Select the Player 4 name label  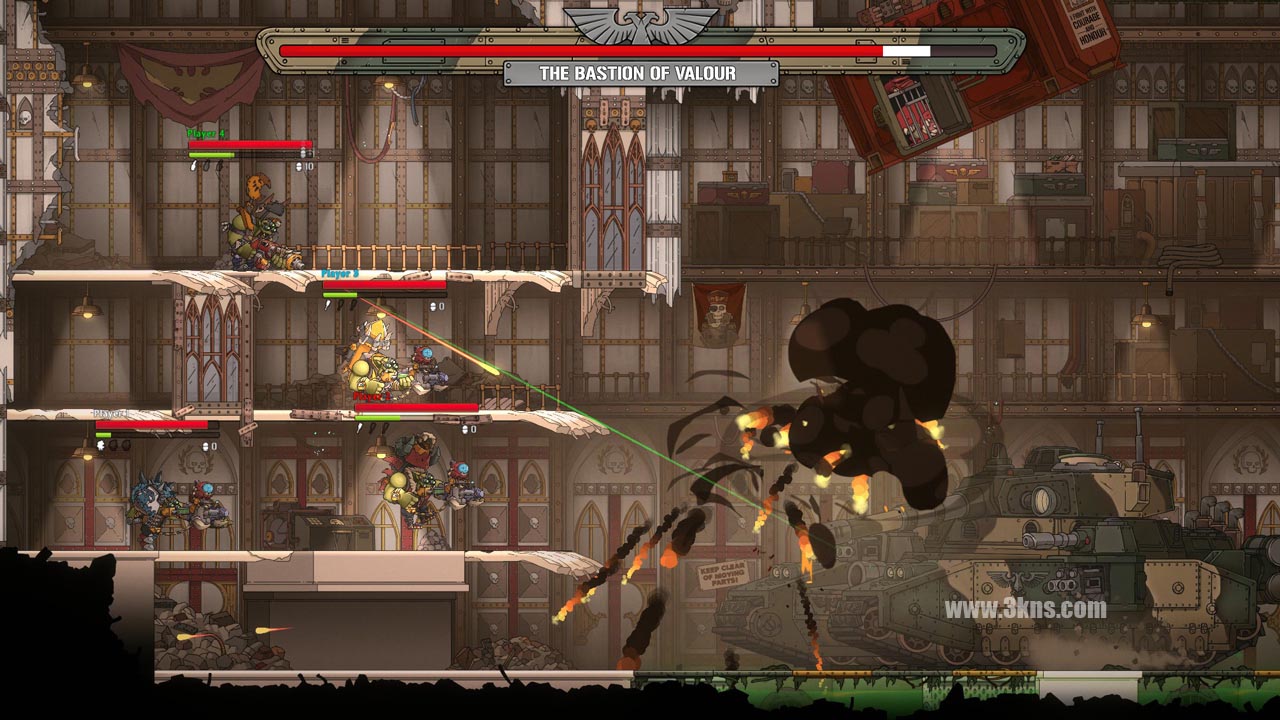[x=207, y=132]
